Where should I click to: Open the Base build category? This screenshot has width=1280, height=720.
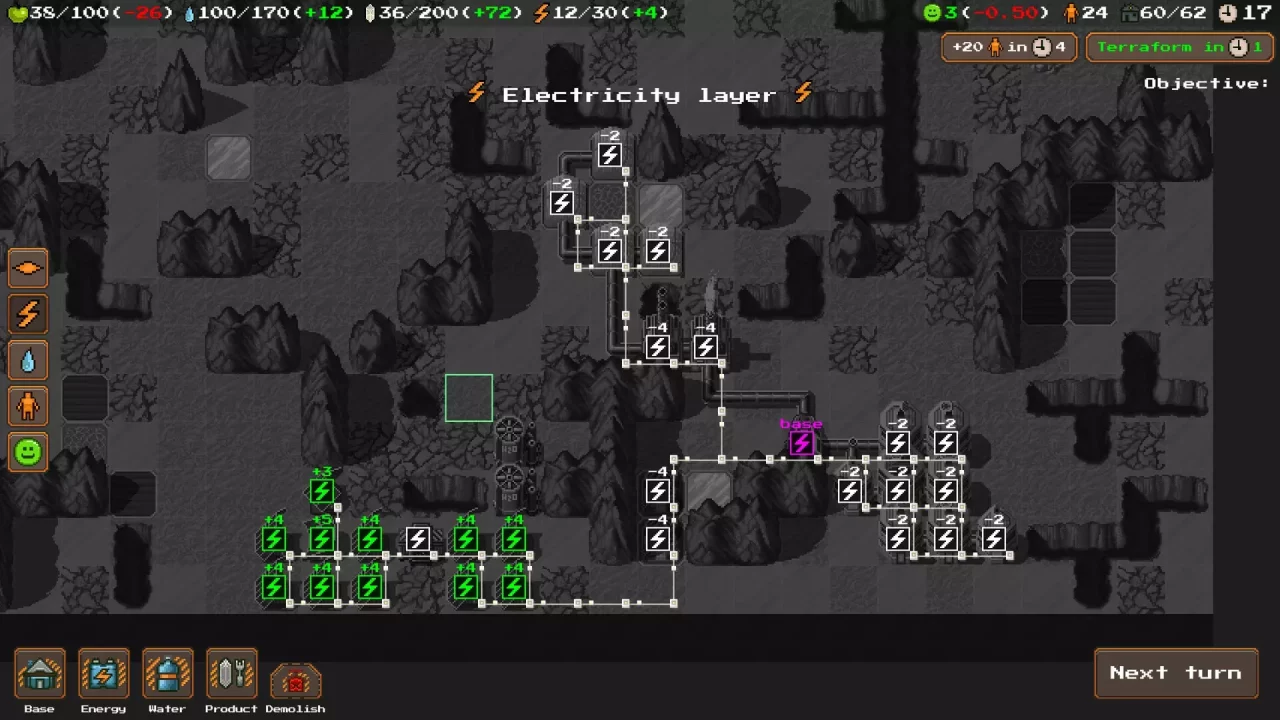click(40, 675)
